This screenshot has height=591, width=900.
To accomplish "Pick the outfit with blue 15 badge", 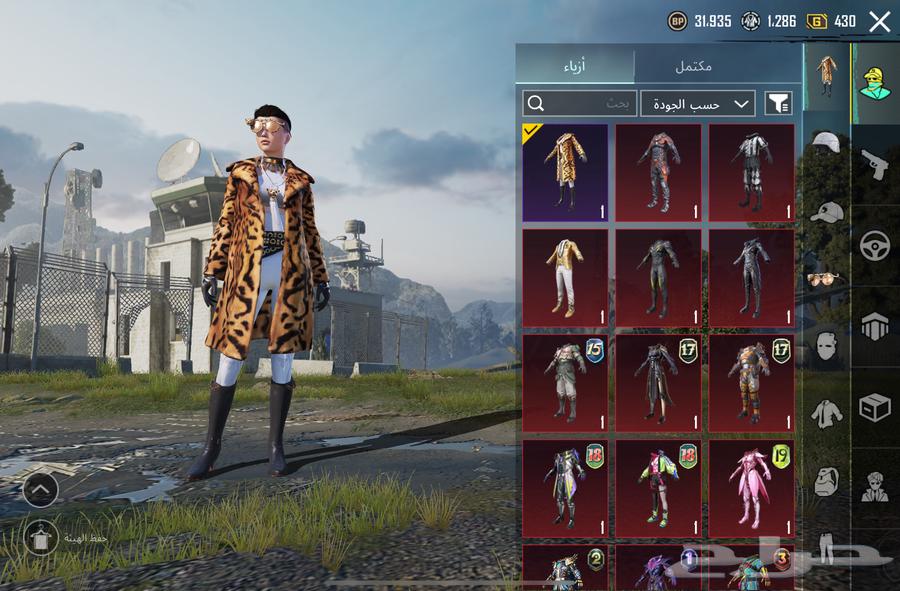I will [565, 382].
